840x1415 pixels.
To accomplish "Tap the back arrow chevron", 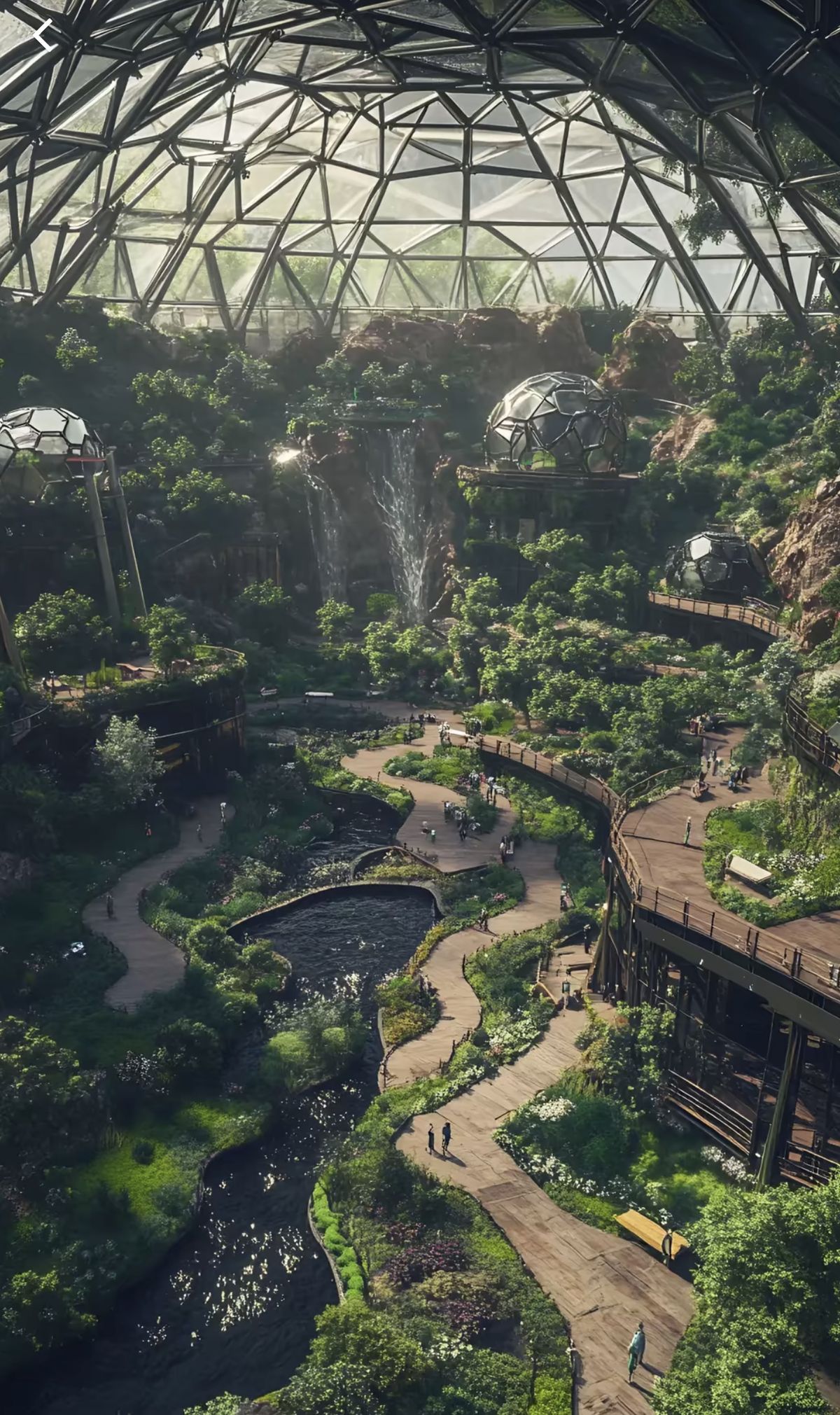I will 43,36.
